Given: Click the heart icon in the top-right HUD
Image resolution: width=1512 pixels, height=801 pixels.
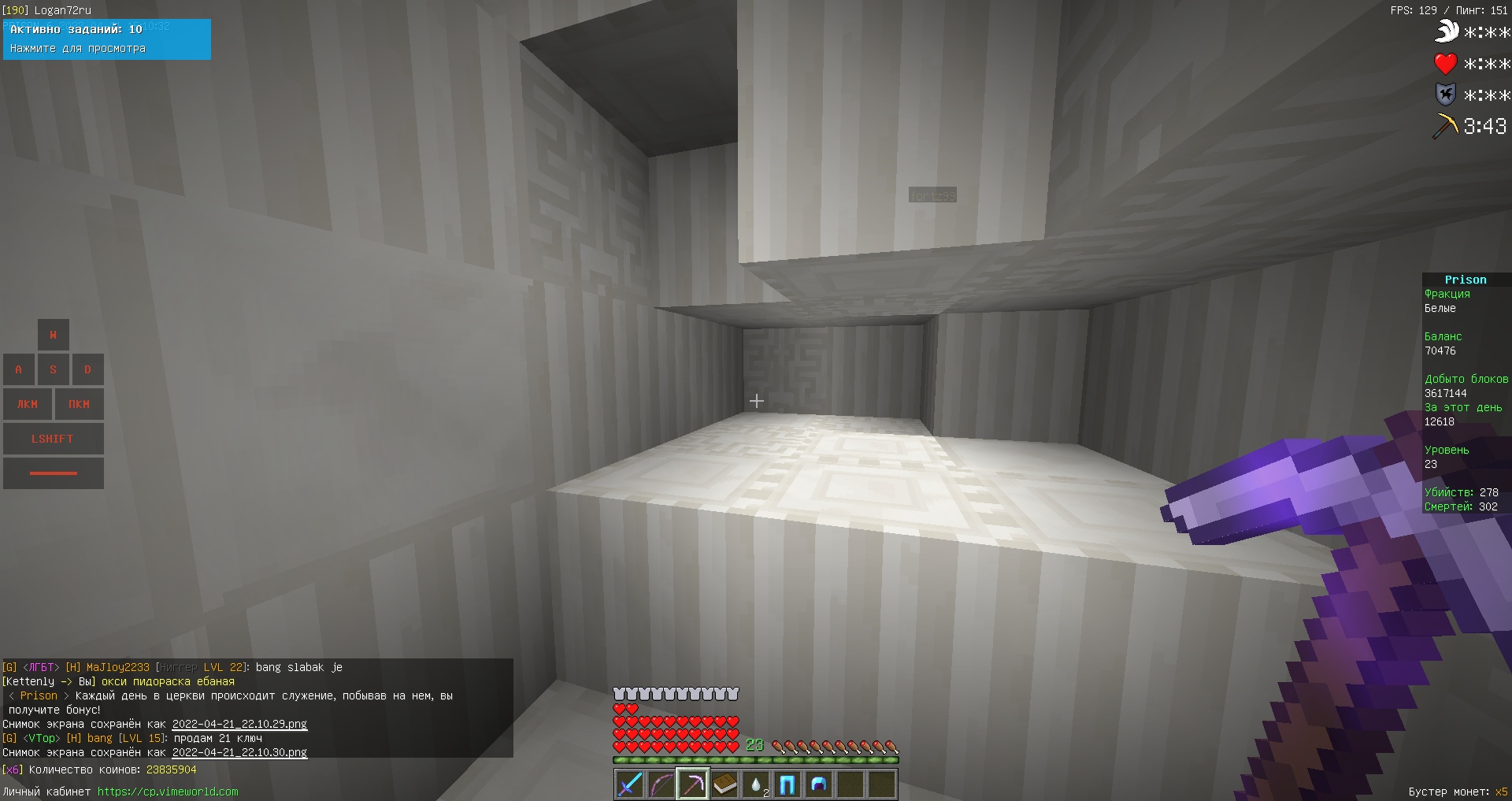Looking at the screenshot, I should click(x=1446, y=64).
